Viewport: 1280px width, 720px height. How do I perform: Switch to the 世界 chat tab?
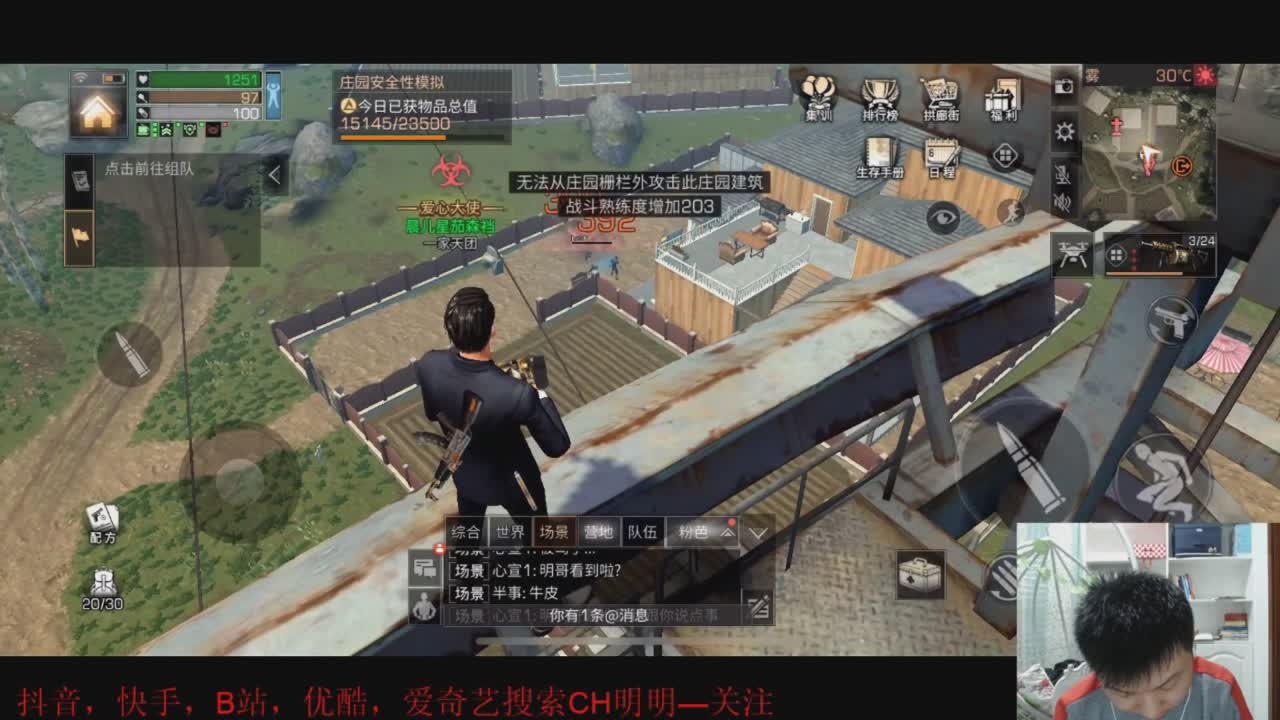click(x=510, y=532)
